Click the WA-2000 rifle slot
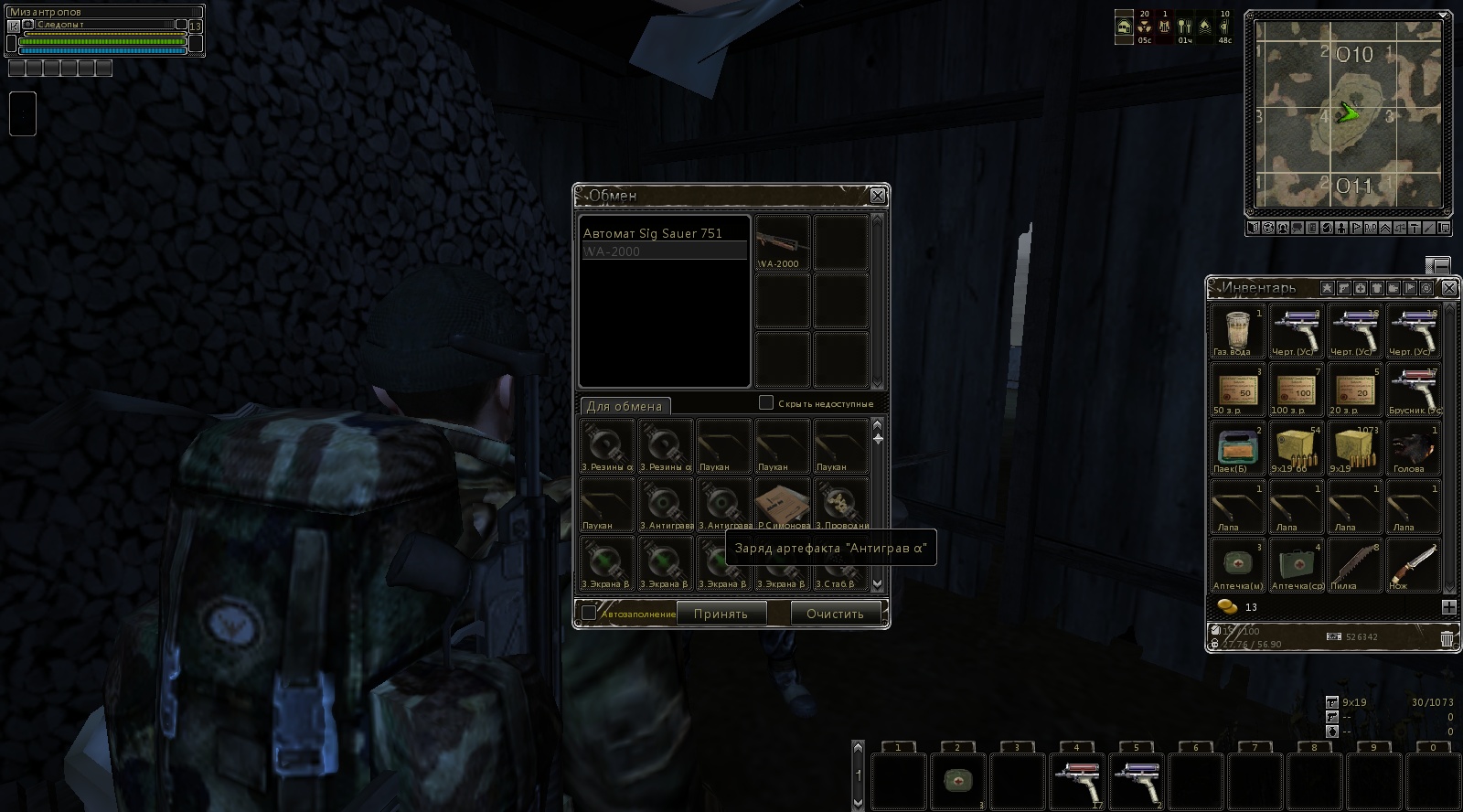Viewport: 1463px width, 812px height. point(783,243)
